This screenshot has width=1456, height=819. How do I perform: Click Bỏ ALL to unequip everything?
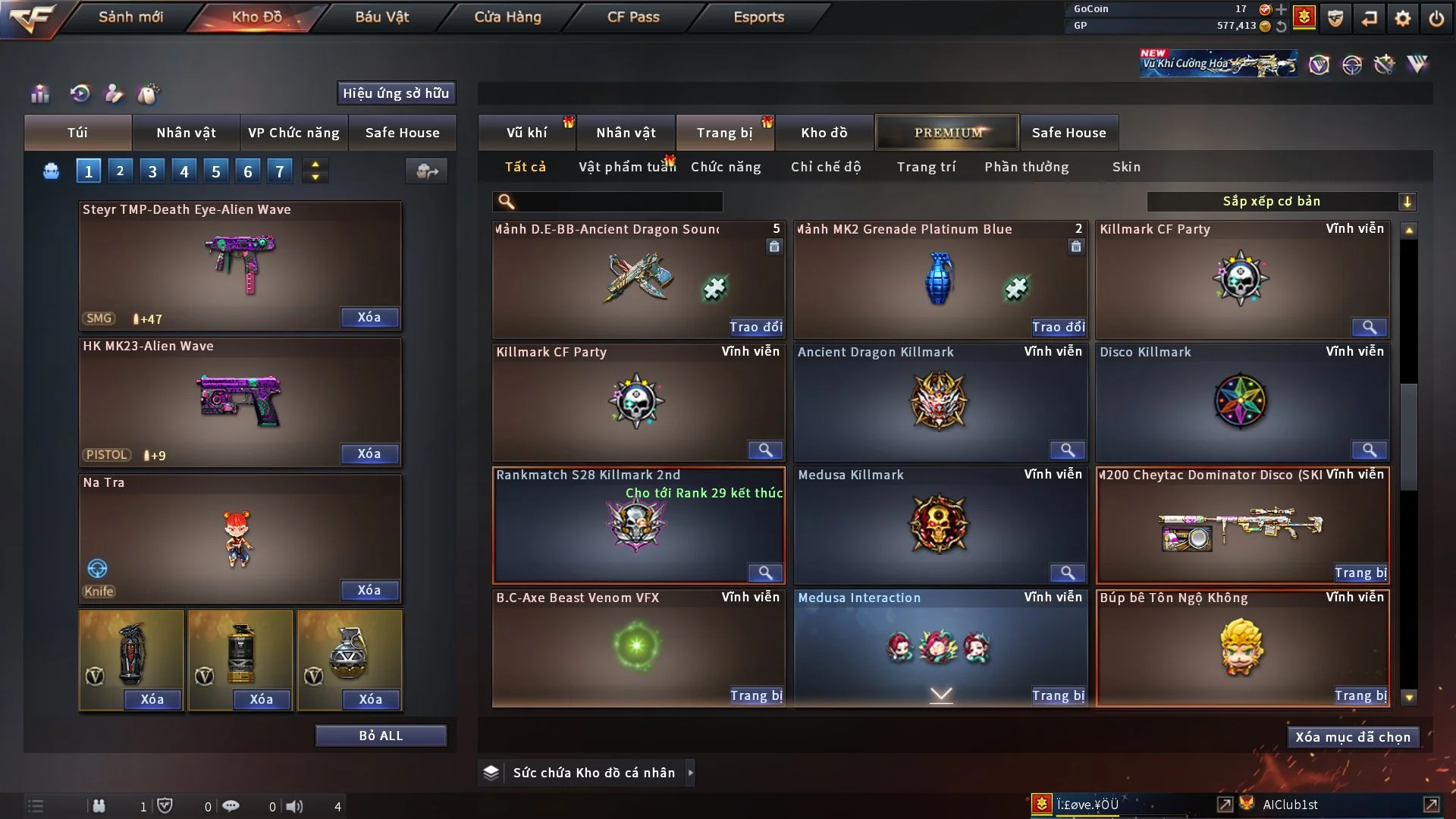coord(381,736)
